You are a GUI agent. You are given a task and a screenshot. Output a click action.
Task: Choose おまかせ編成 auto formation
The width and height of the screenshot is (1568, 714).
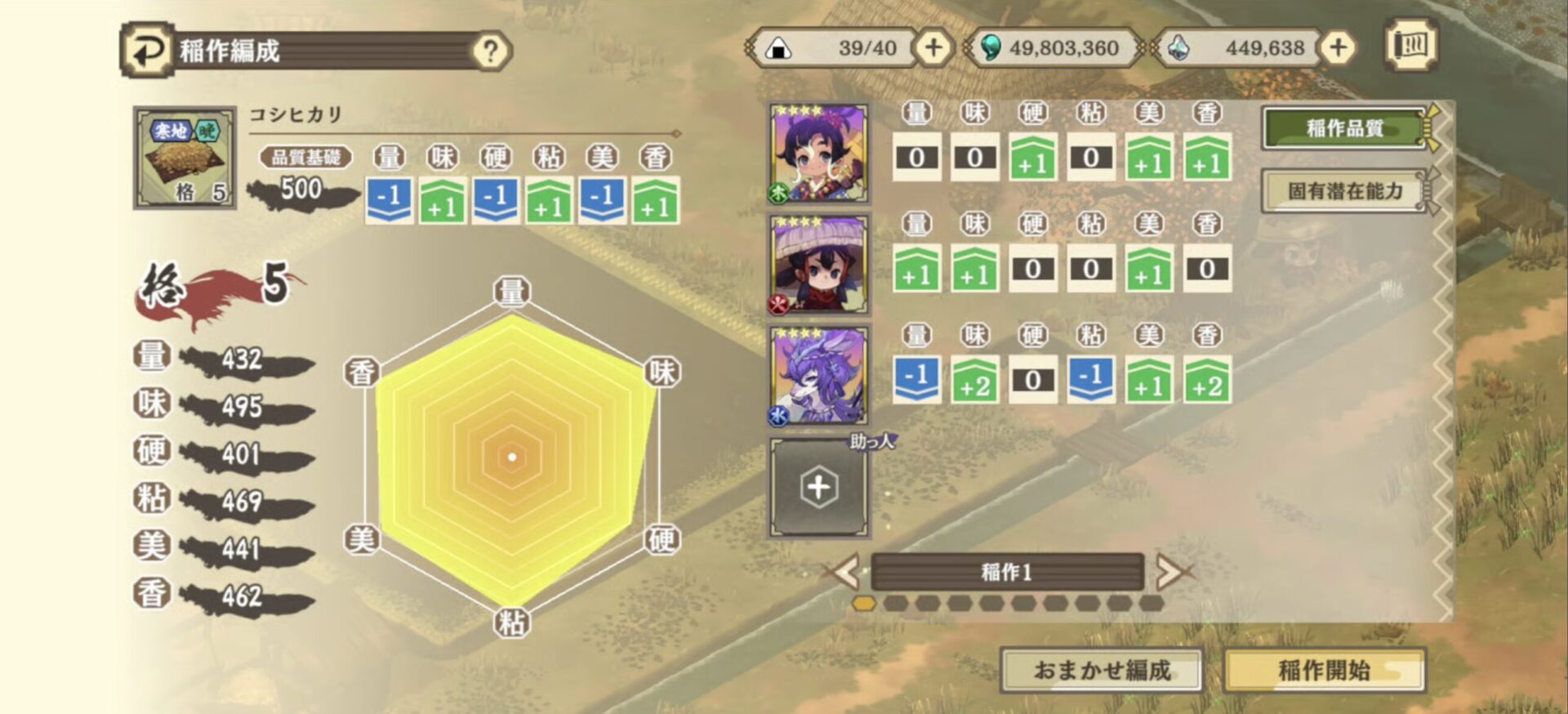1102,670
